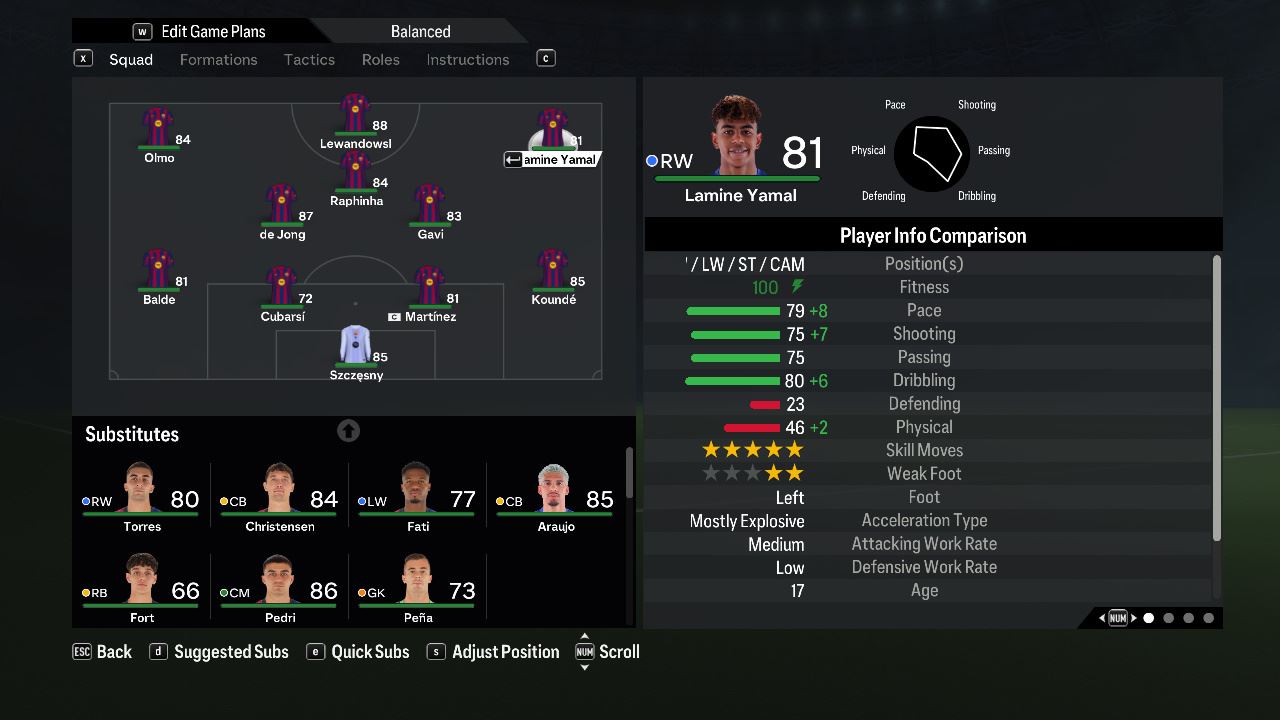Select captain Martínez in defence

pos(430,292)
